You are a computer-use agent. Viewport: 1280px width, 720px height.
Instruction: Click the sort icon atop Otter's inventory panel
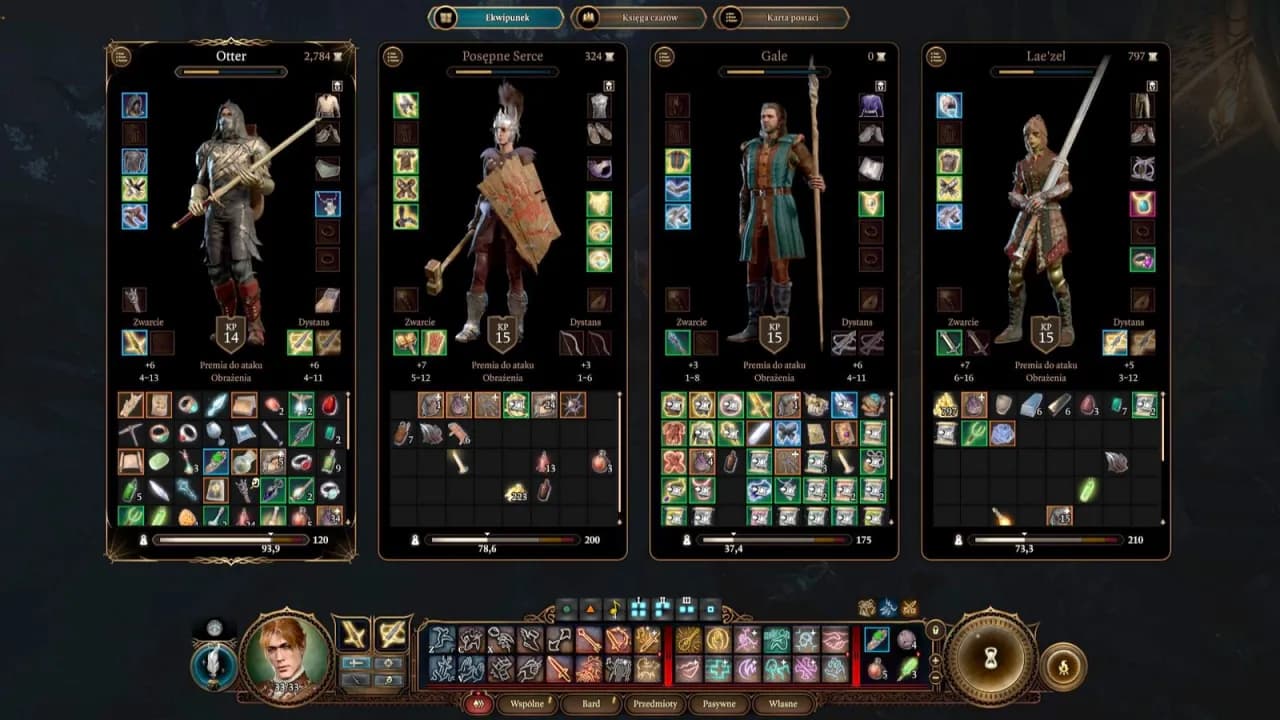[x=122, y=57]
